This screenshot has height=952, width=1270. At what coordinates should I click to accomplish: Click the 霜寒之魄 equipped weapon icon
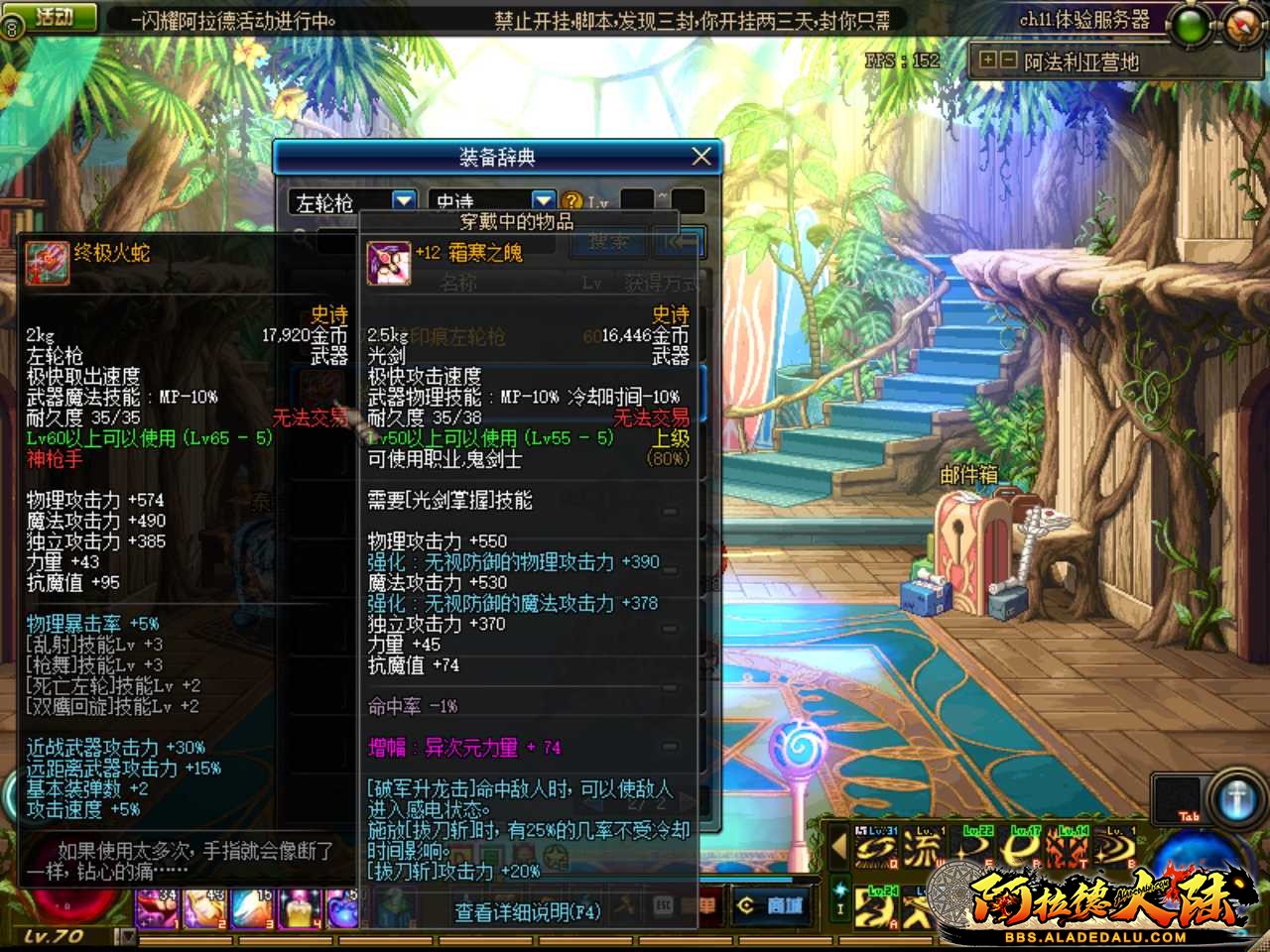[x=388, y=263]
